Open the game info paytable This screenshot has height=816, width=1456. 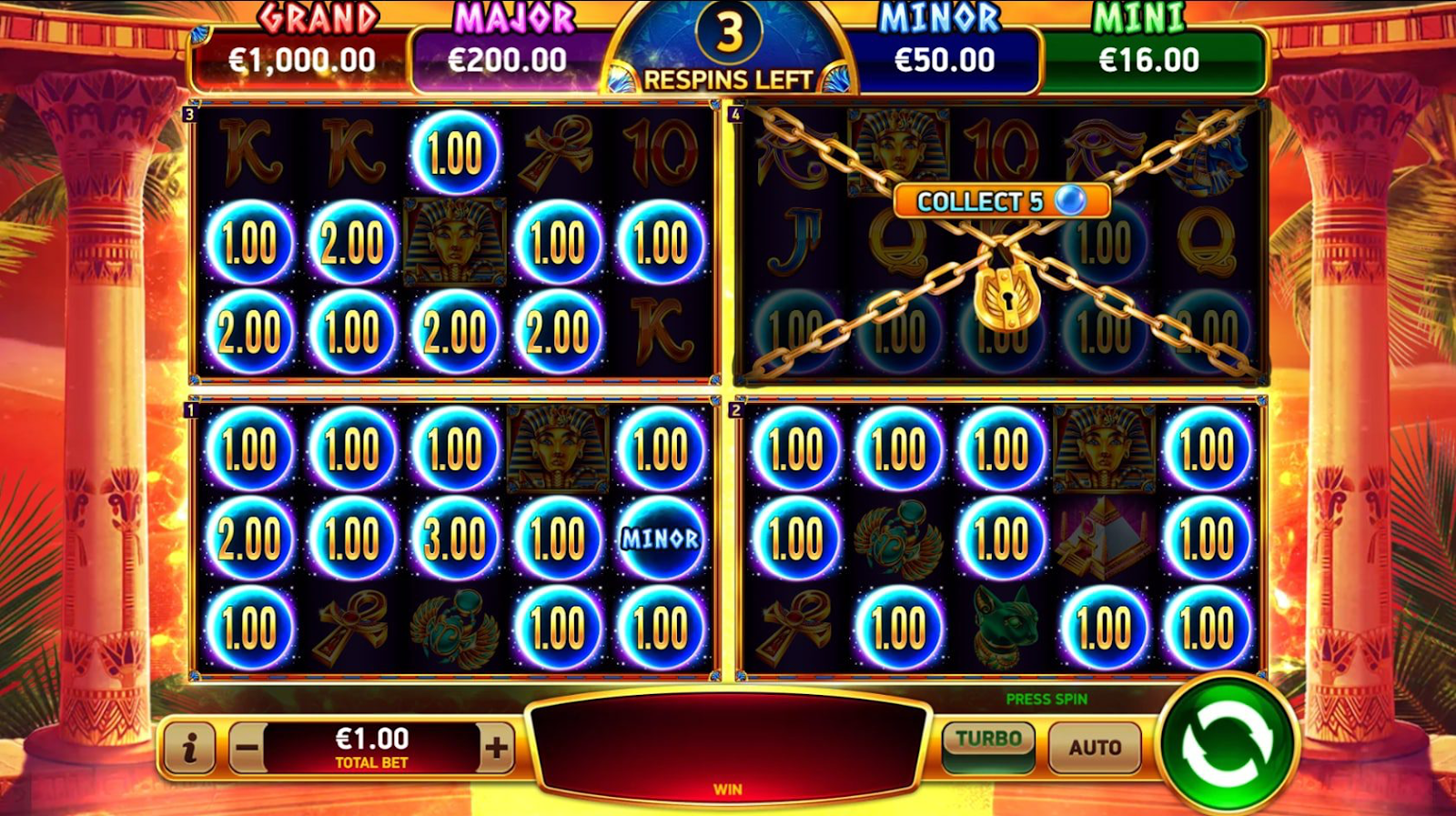tap(189, 749)
